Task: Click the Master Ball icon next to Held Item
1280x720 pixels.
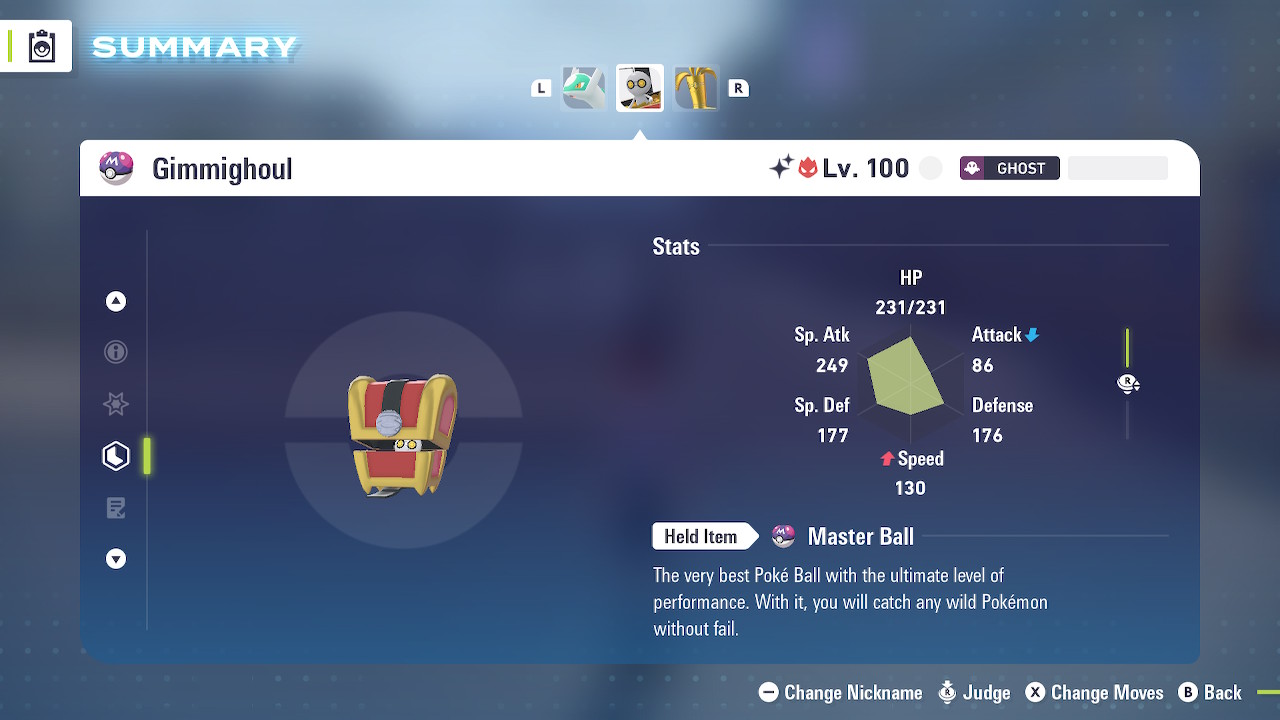Action: 783,536
